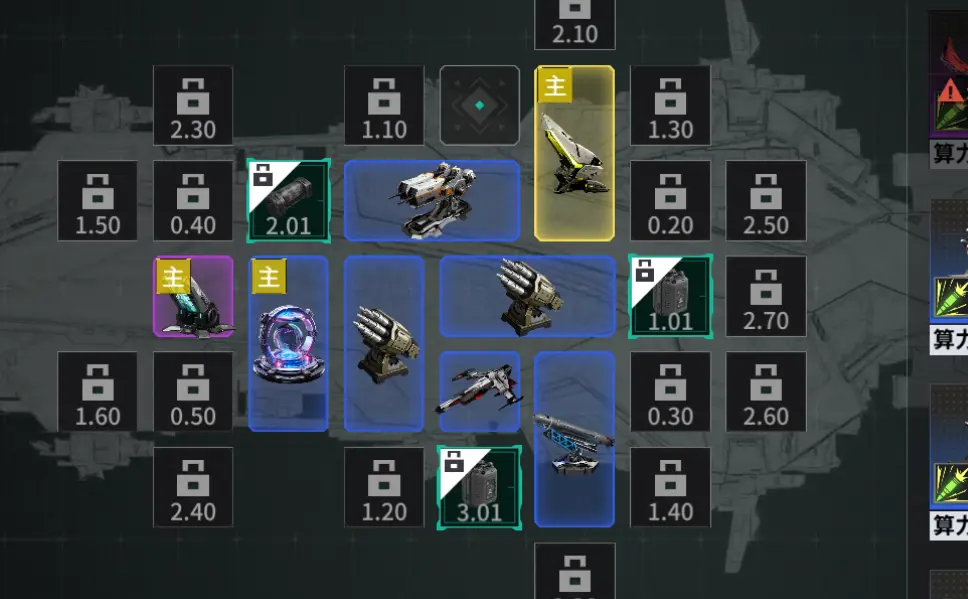Viewport: 968px width, 599px height.
Task: Select the green locked slot 1.01
Action: click(x=670, y=296)
